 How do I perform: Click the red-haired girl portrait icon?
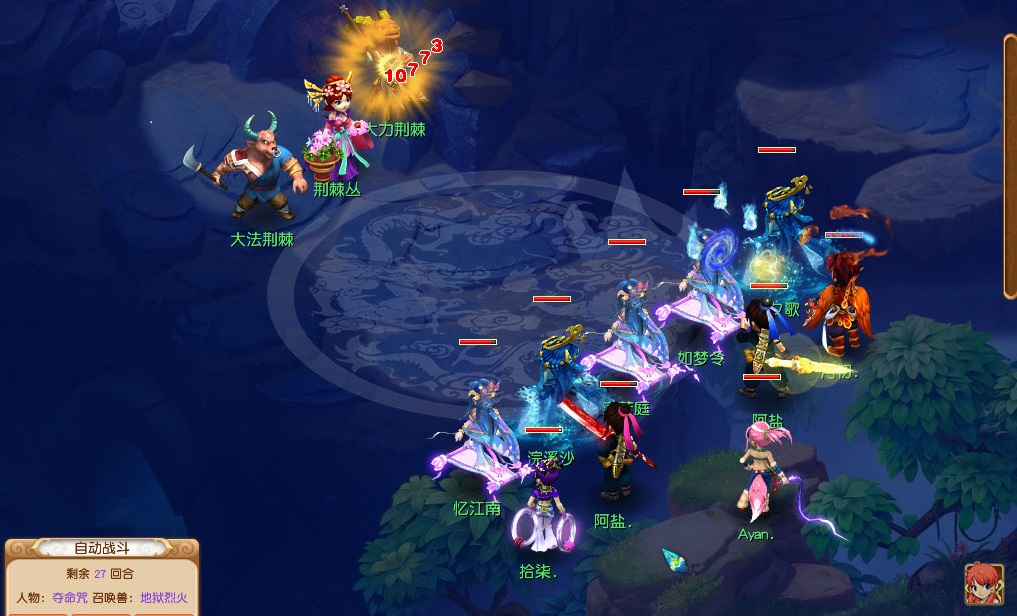point(984,585)
